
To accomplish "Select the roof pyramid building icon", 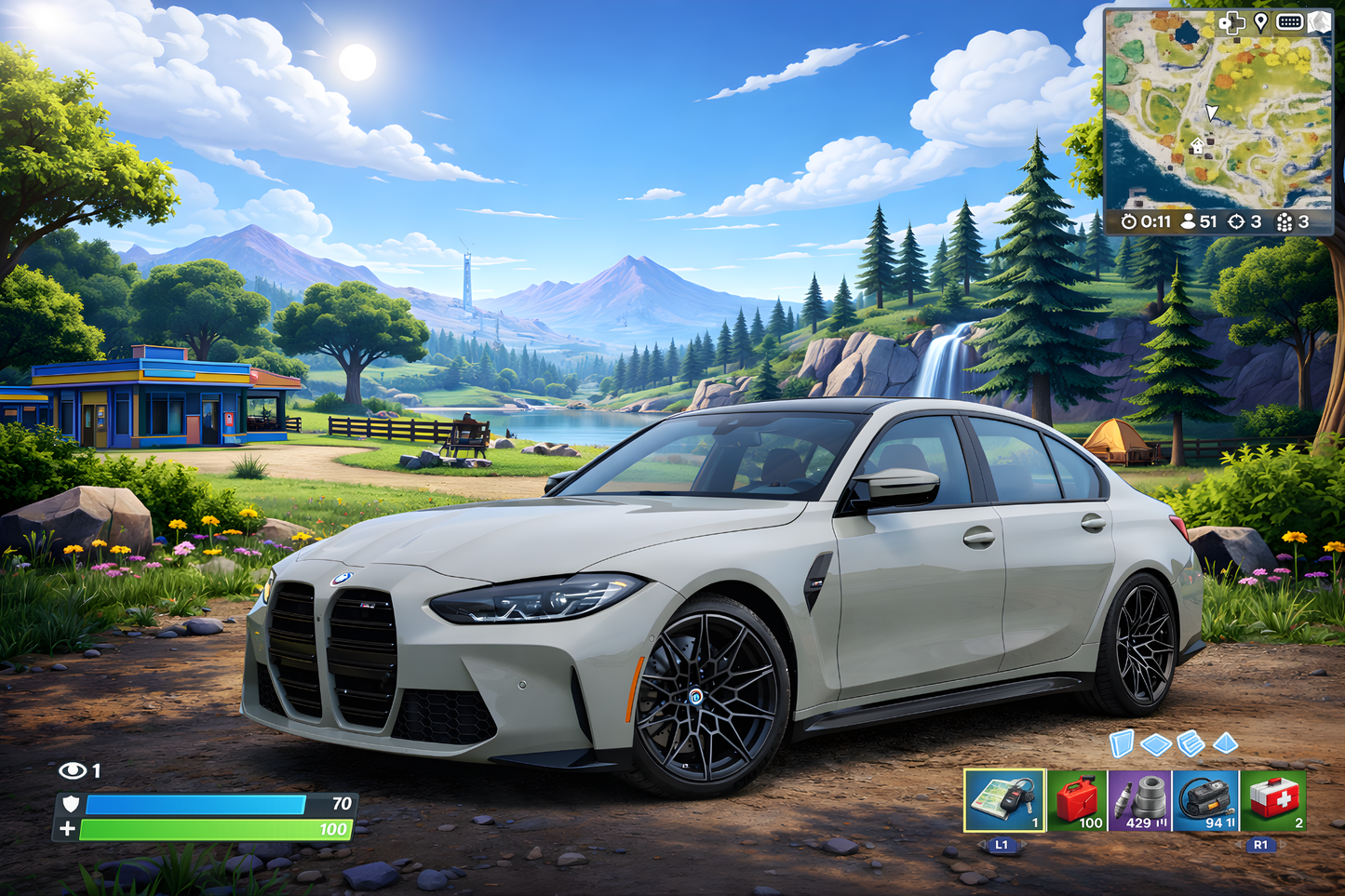I will (x=1224, y=742).
